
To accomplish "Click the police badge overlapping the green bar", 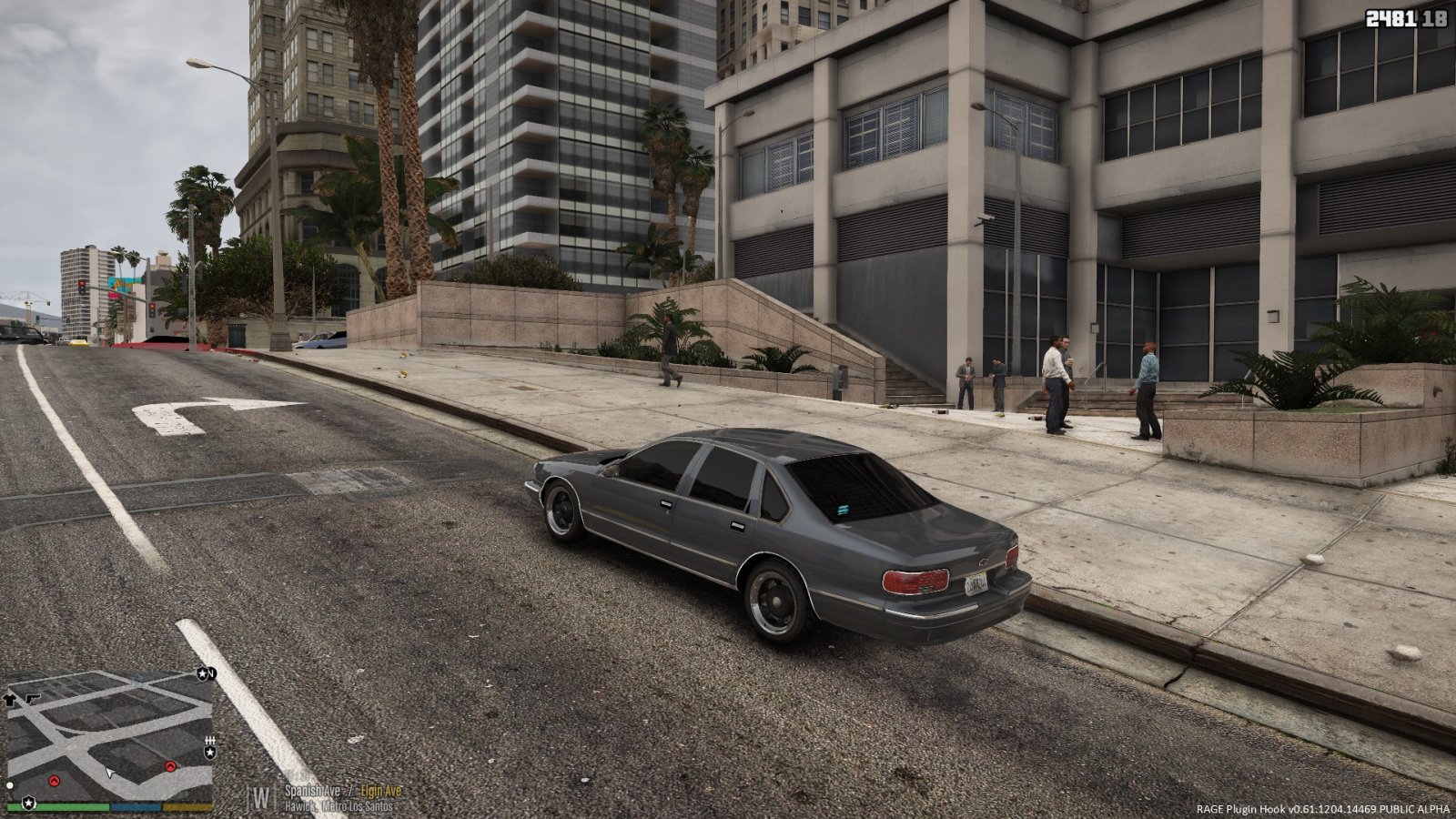I will [x=29, y=804].
